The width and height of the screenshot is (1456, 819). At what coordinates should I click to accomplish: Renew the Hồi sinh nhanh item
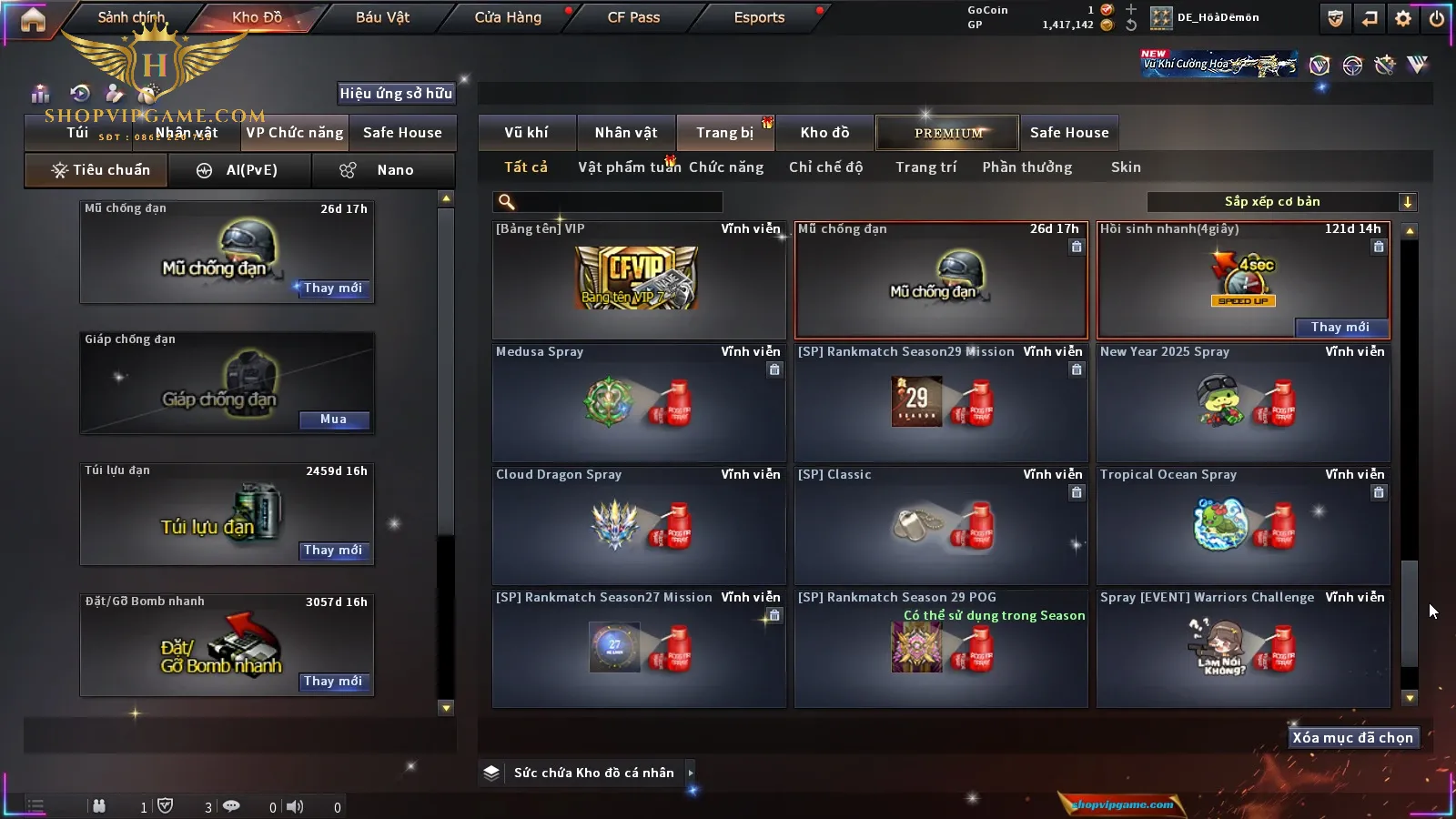point(1340,328)
